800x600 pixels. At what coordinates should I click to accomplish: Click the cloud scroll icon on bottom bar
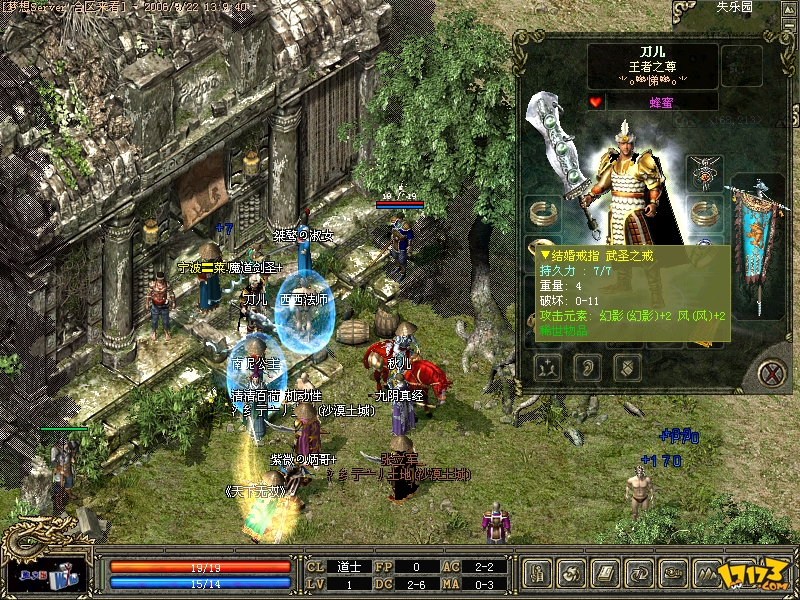tap(673, 574)
